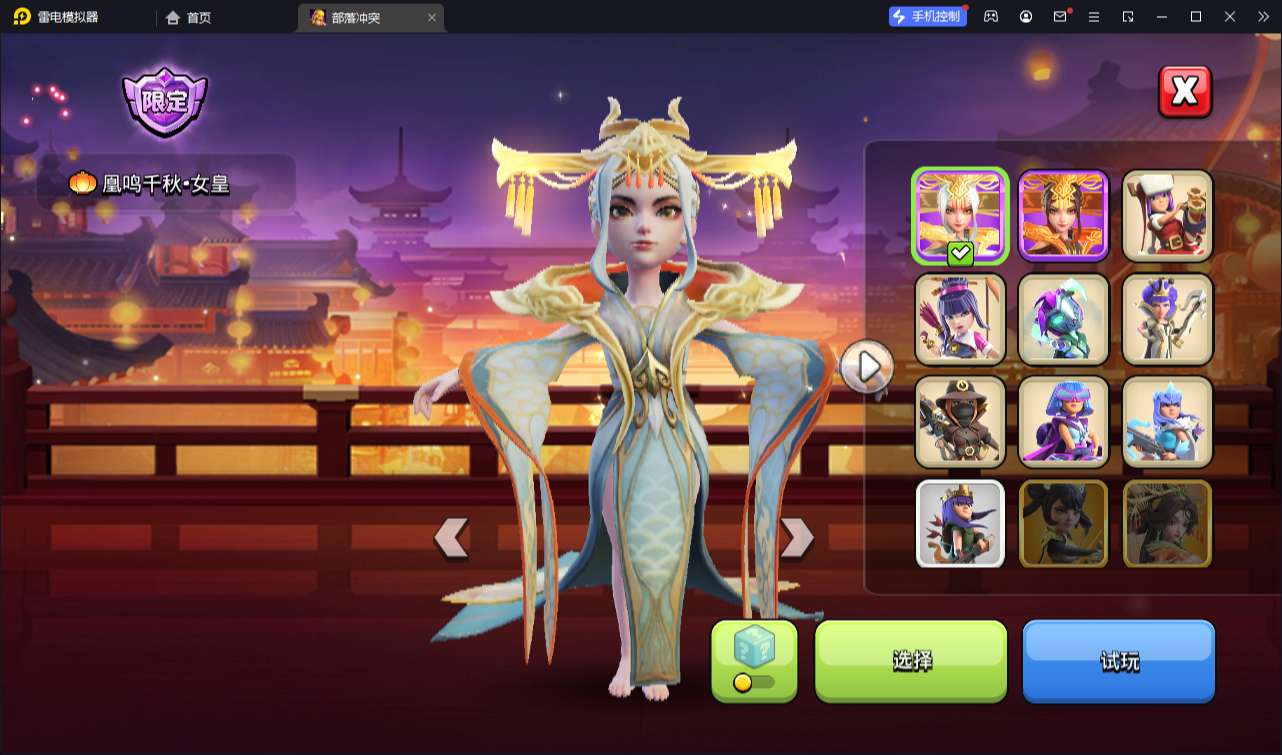Screen dimensions: 1282x755
Task: Activate 手机控制 phone control
Action: [x=927, y=15]
